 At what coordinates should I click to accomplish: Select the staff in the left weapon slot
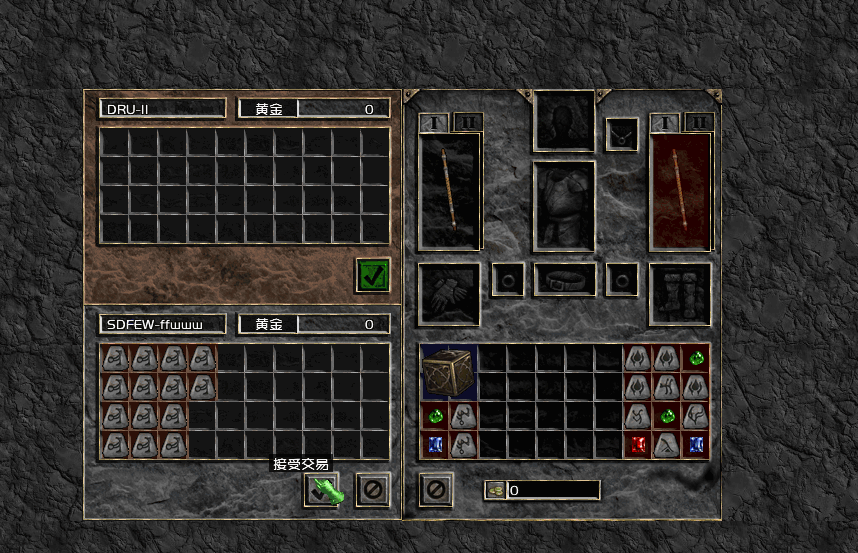coord(450,190)
